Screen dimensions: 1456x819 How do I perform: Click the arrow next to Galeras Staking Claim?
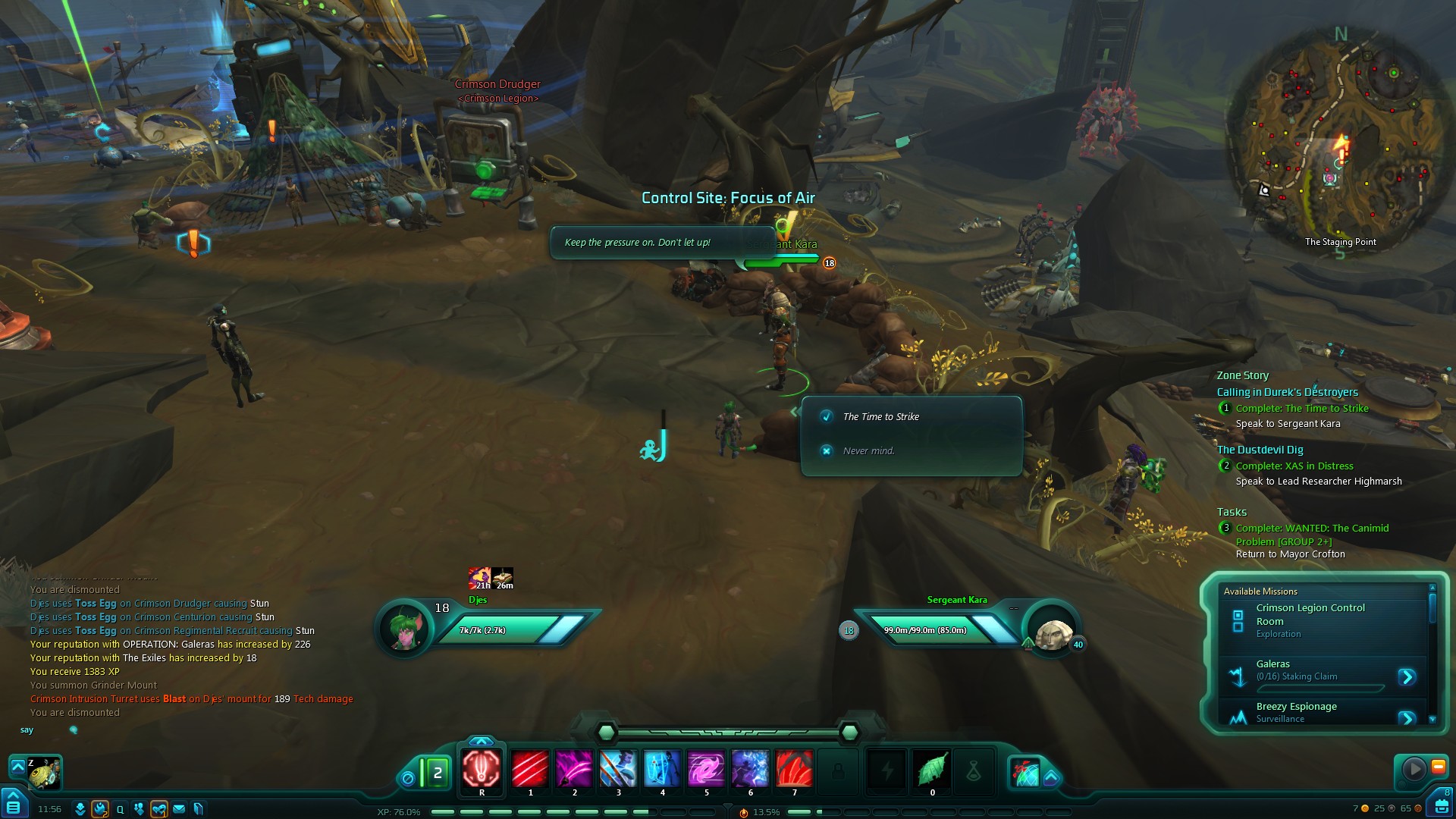click(x=1407, y=676)
